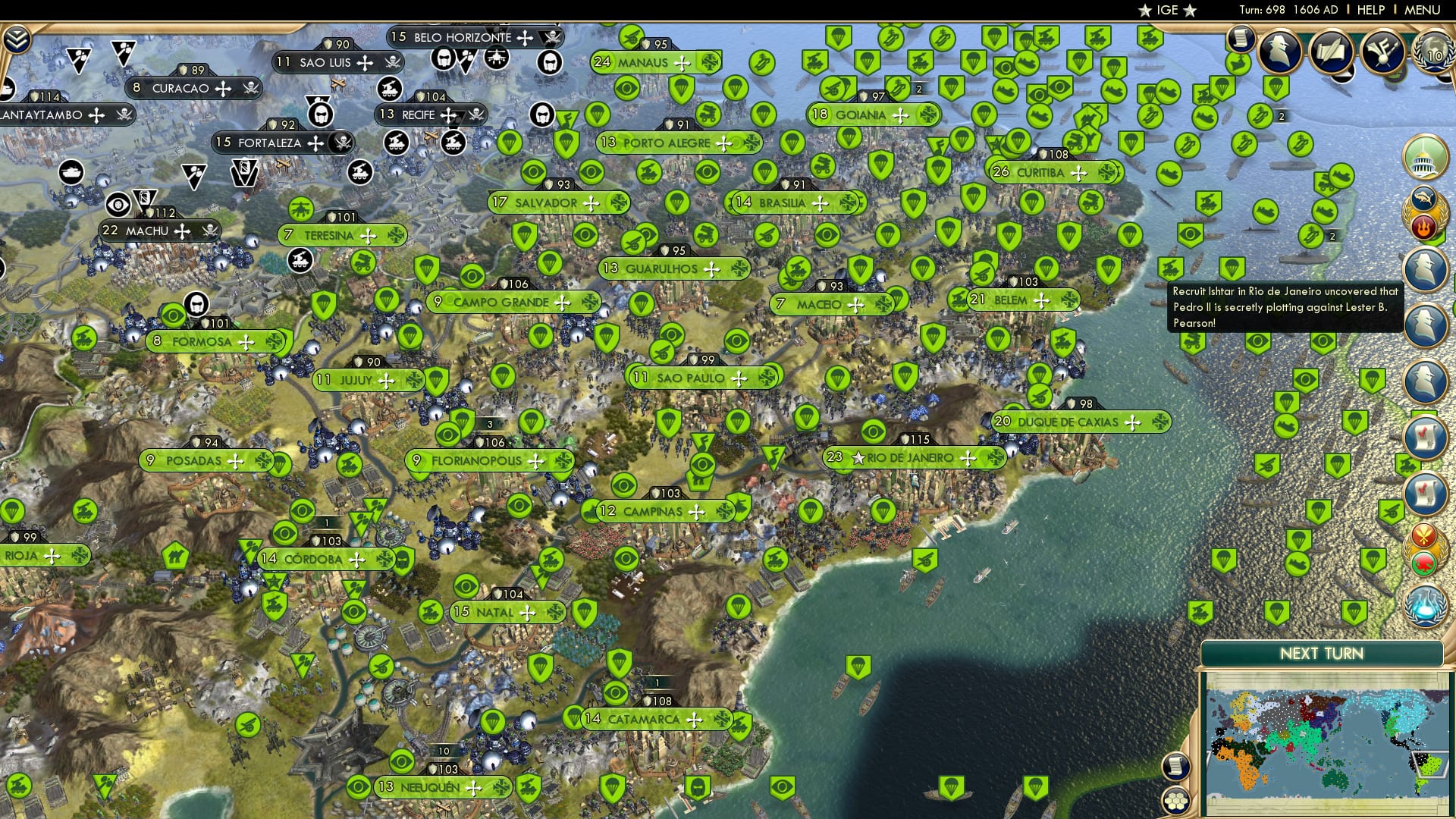The width and height of the screenshot is (1456, 819).
Task: Open HELP from the top bar
Action: [1370, 10]
